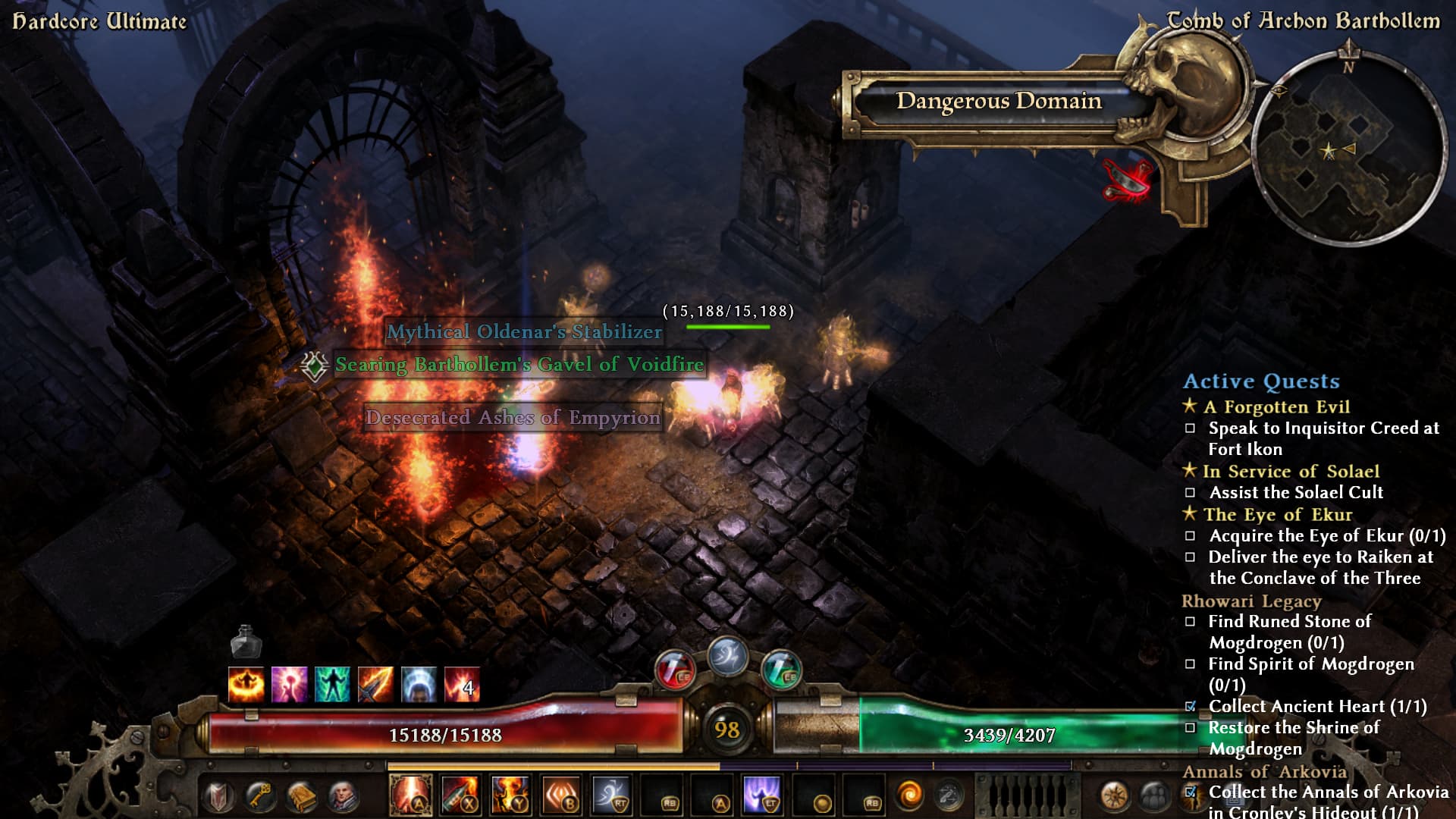The width and height of the screenshot is (1456, 819).
Task: Pick up Searing Barthollem's Gavel of Voidfire label
Action: [519, 365]
